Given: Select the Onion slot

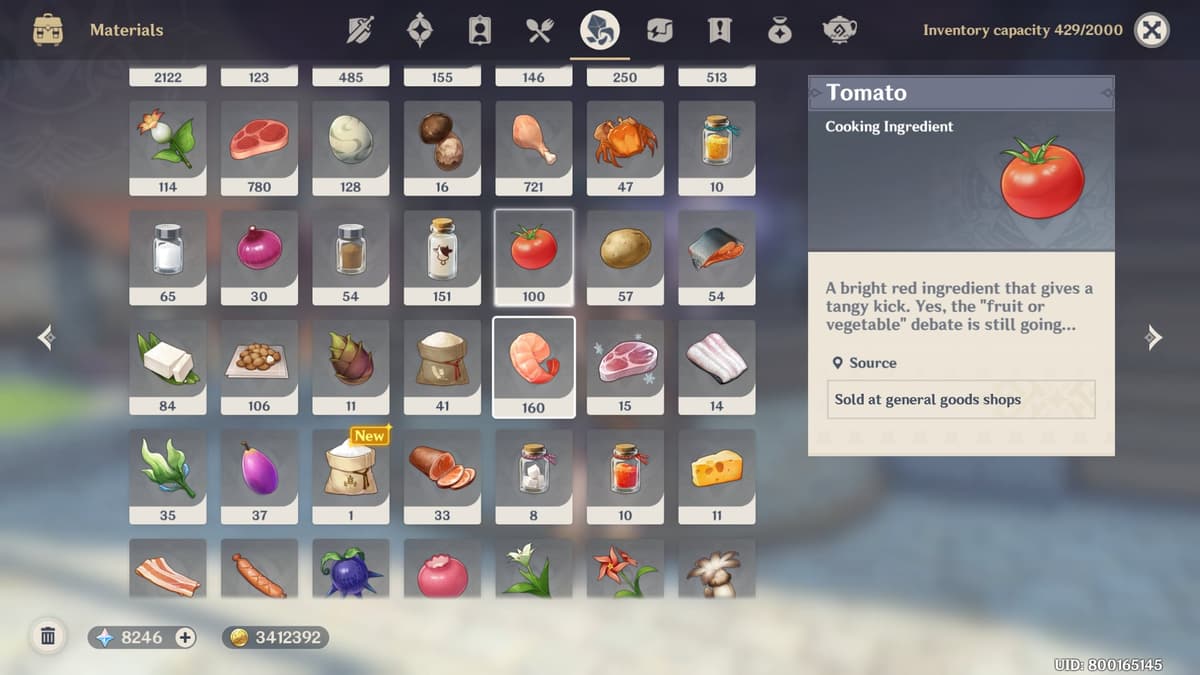Looking at the screenshot, I should click(x=259, y=257).
